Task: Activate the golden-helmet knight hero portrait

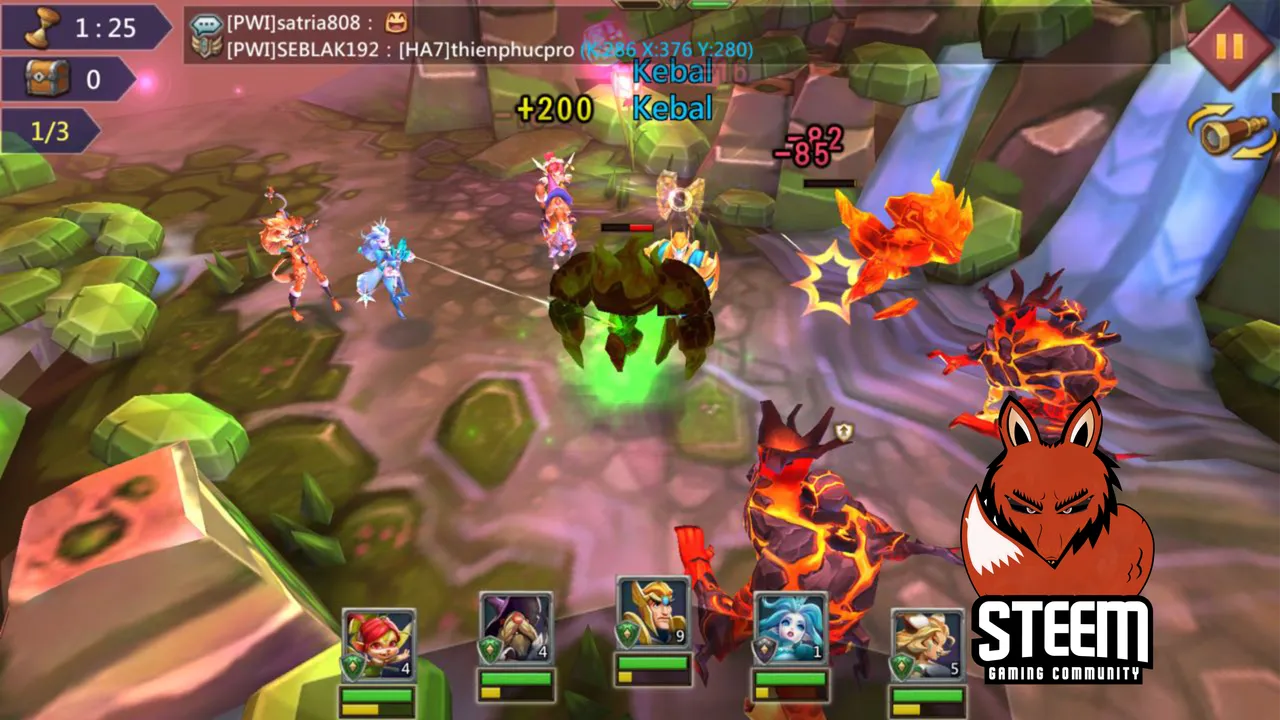Action: pyautogui.click(x=653, y=613)
